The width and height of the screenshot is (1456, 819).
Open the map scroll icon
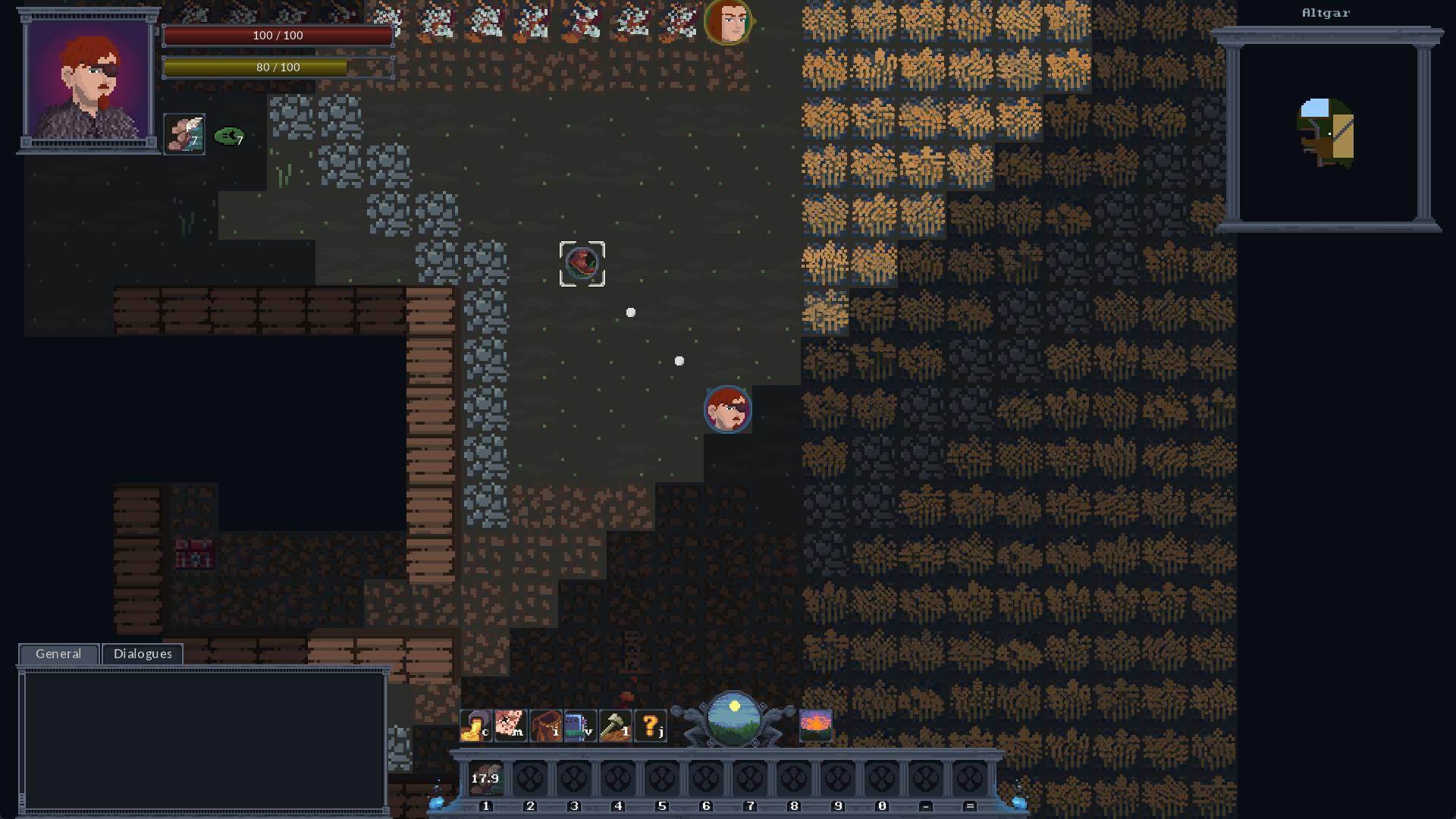click(510, 726)
